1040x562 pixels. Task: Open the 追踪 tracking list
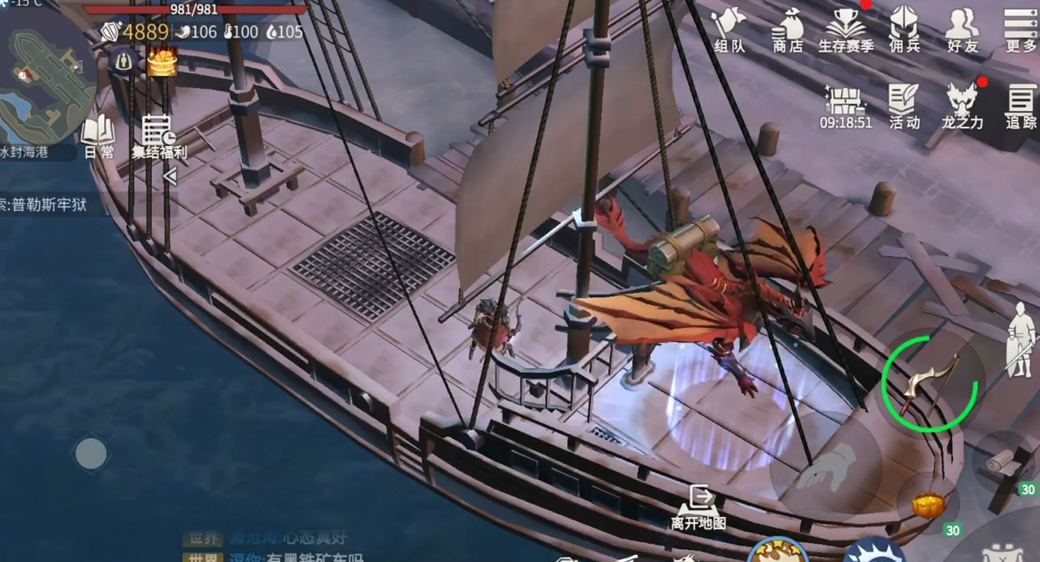pyautogui.click(x=1020, y=106)
